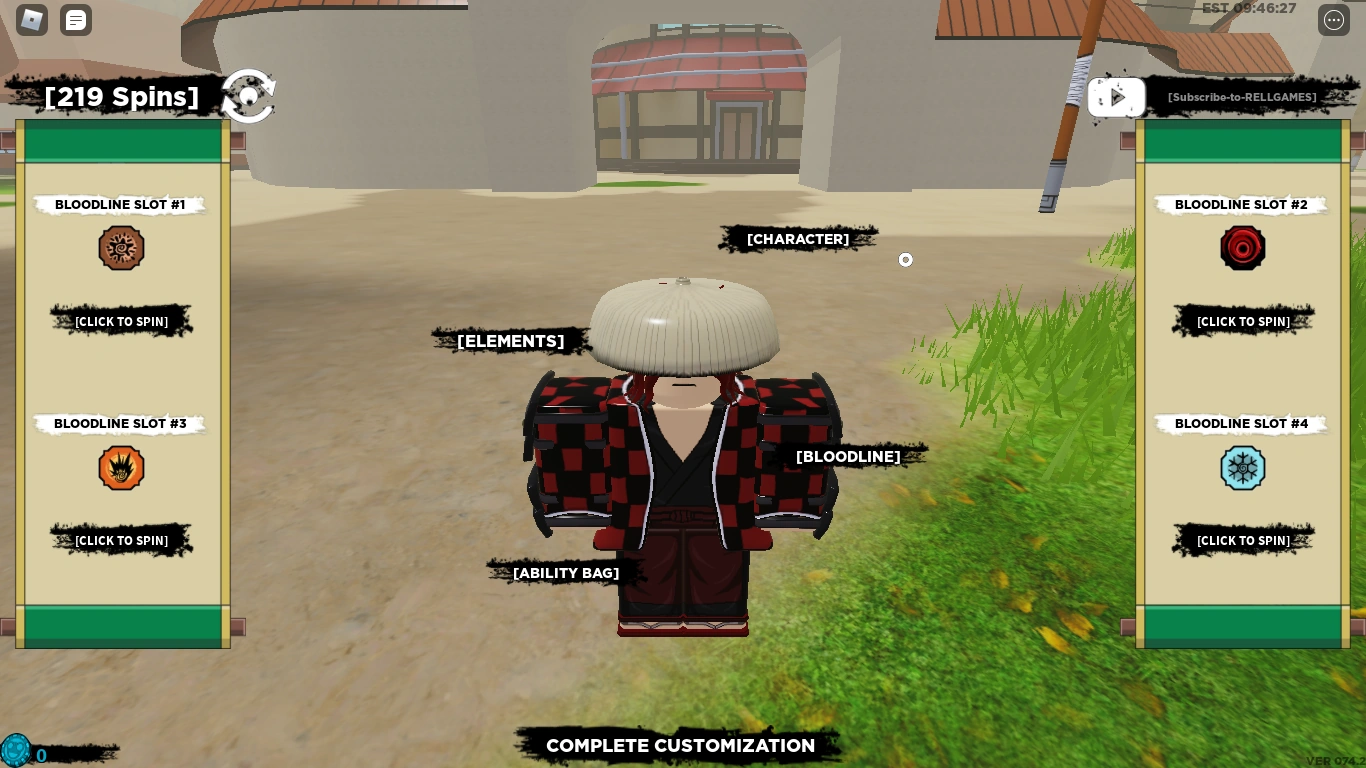The image size is (1366, 768).
Task: Open the chat bubble icon
Action: (x=76, y=20)
